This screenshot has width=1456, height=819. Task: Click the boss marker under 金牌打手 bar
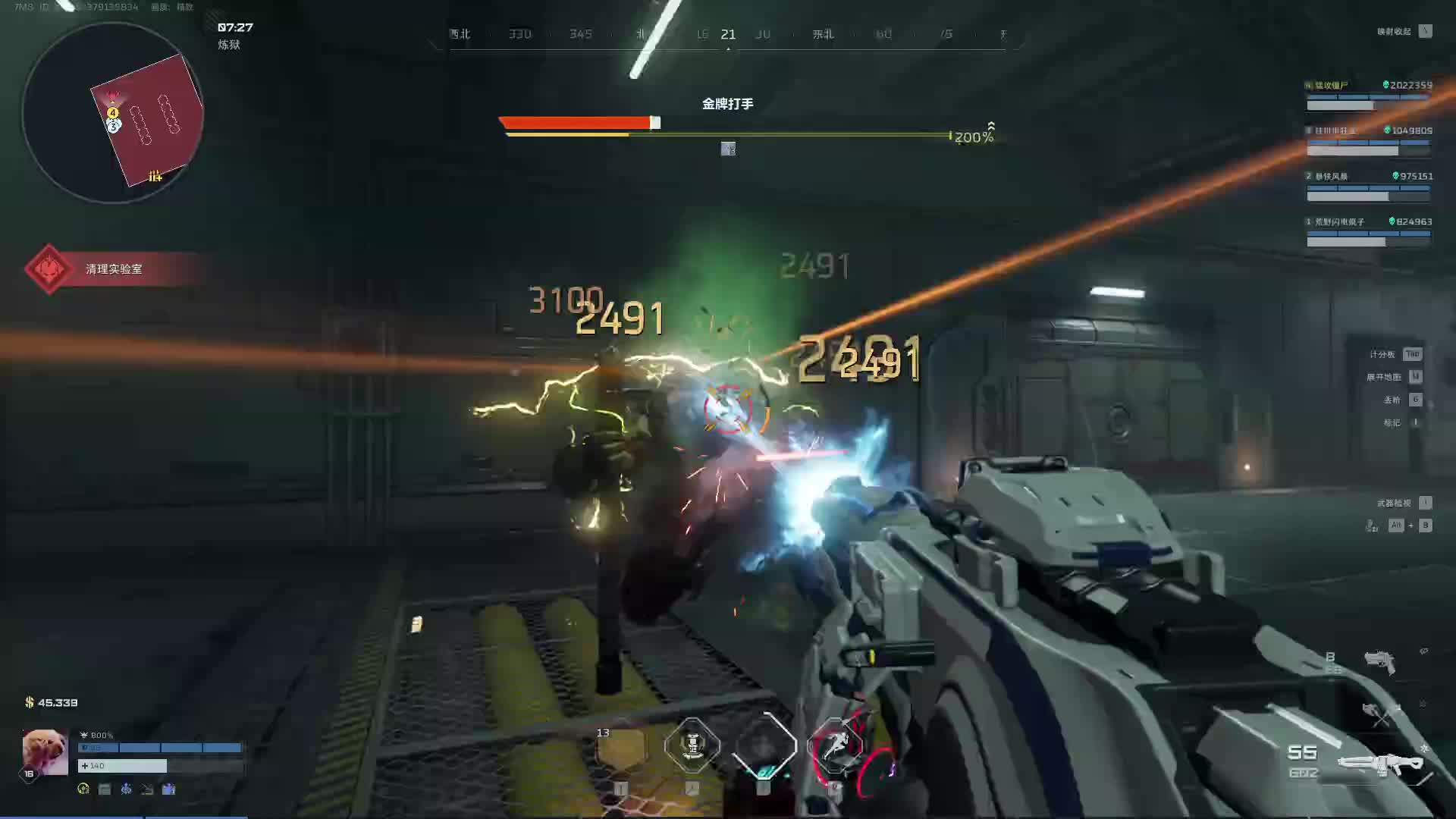[x=728, y=149]
